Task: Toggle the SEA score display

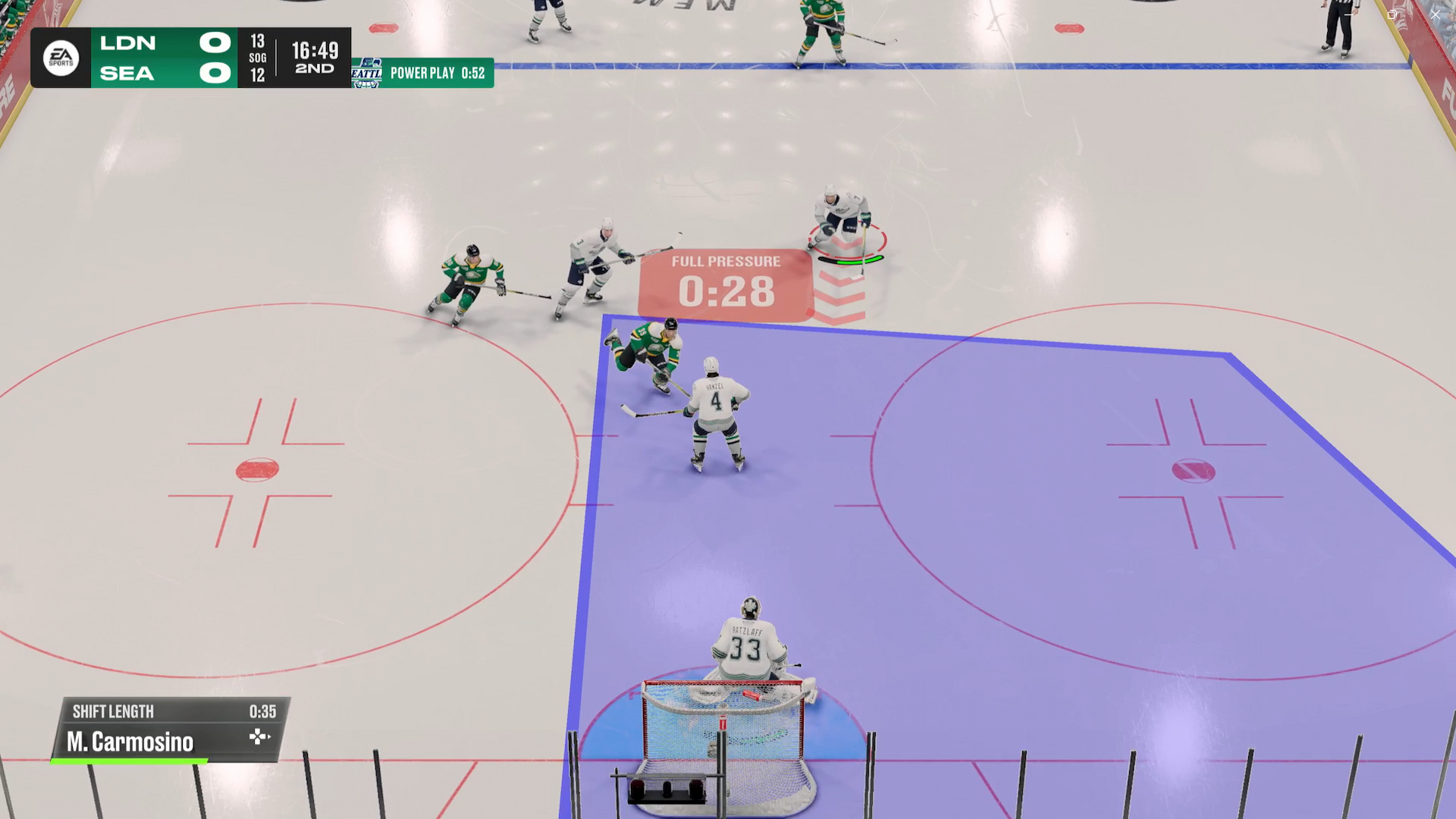Action: [214, 73]
